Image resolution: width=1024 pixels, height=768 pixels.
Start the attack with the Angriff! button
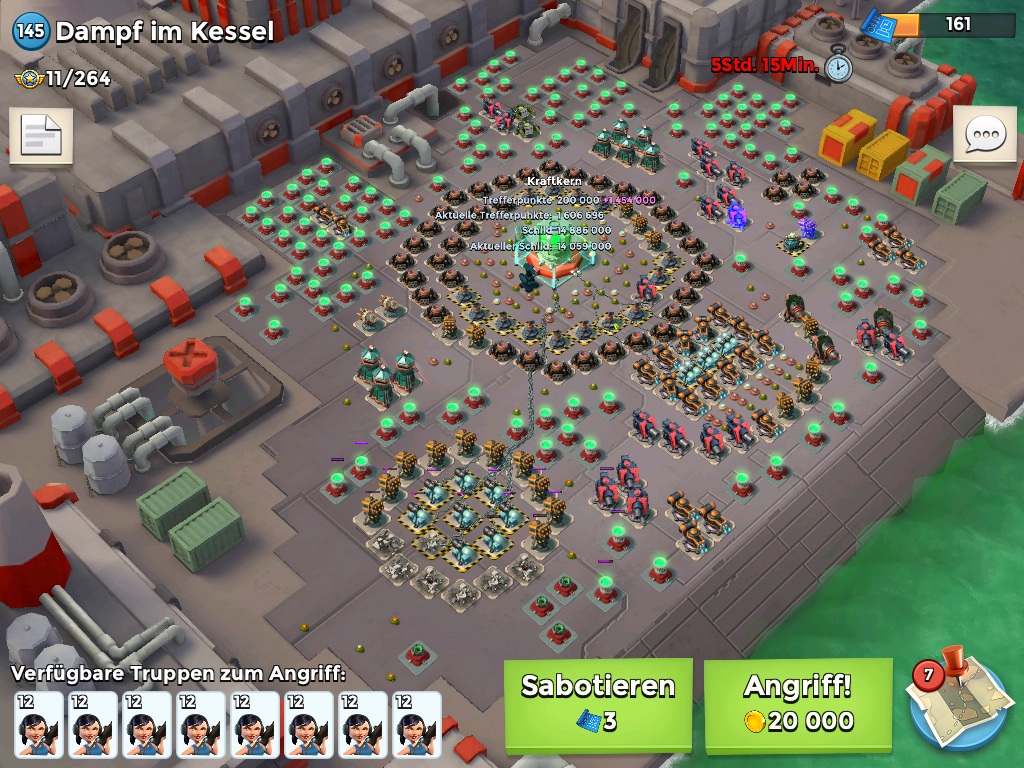(797, 704)
